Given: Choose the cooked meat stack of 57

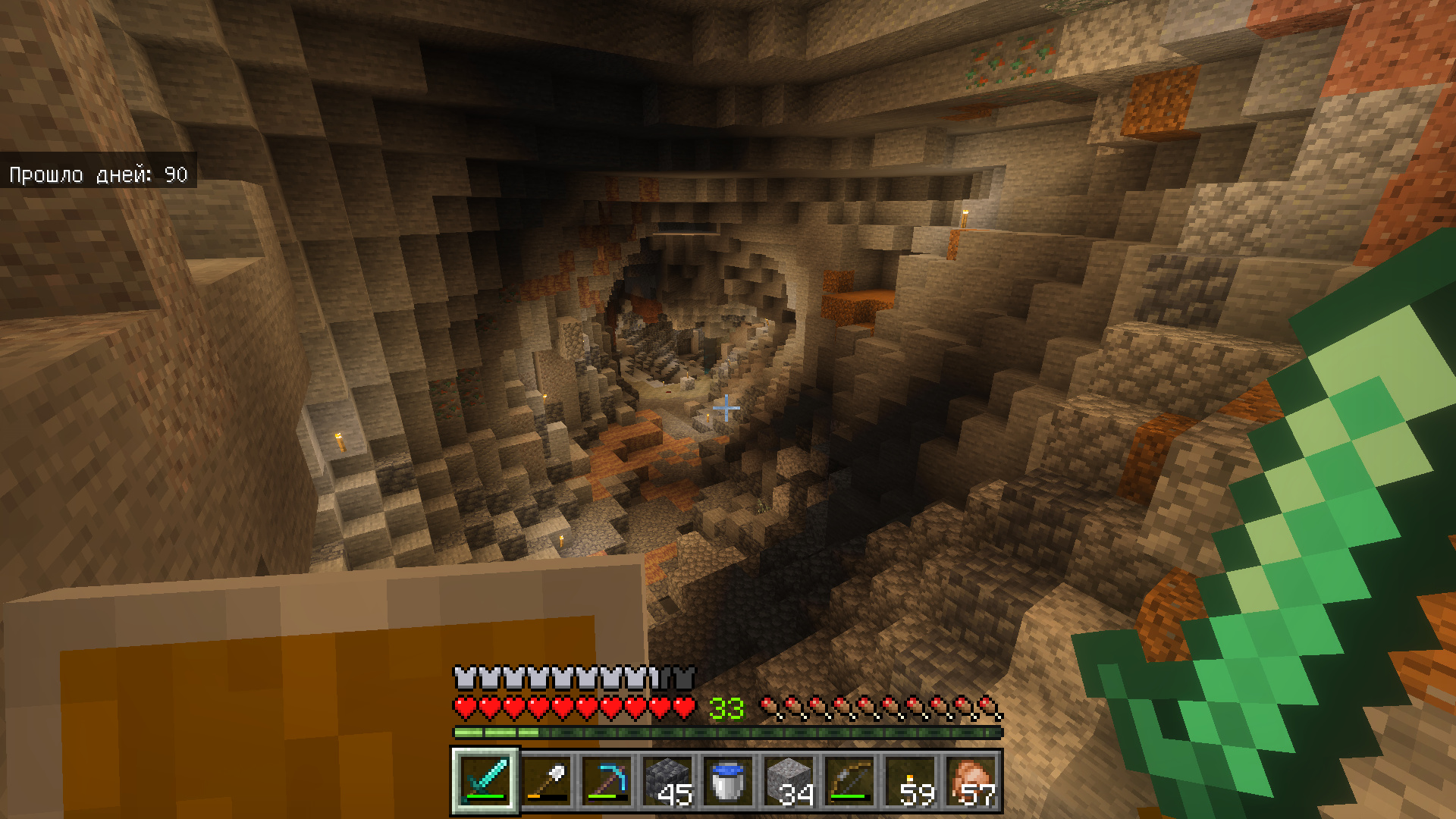Looking at the screenshot, I should 971,781.
